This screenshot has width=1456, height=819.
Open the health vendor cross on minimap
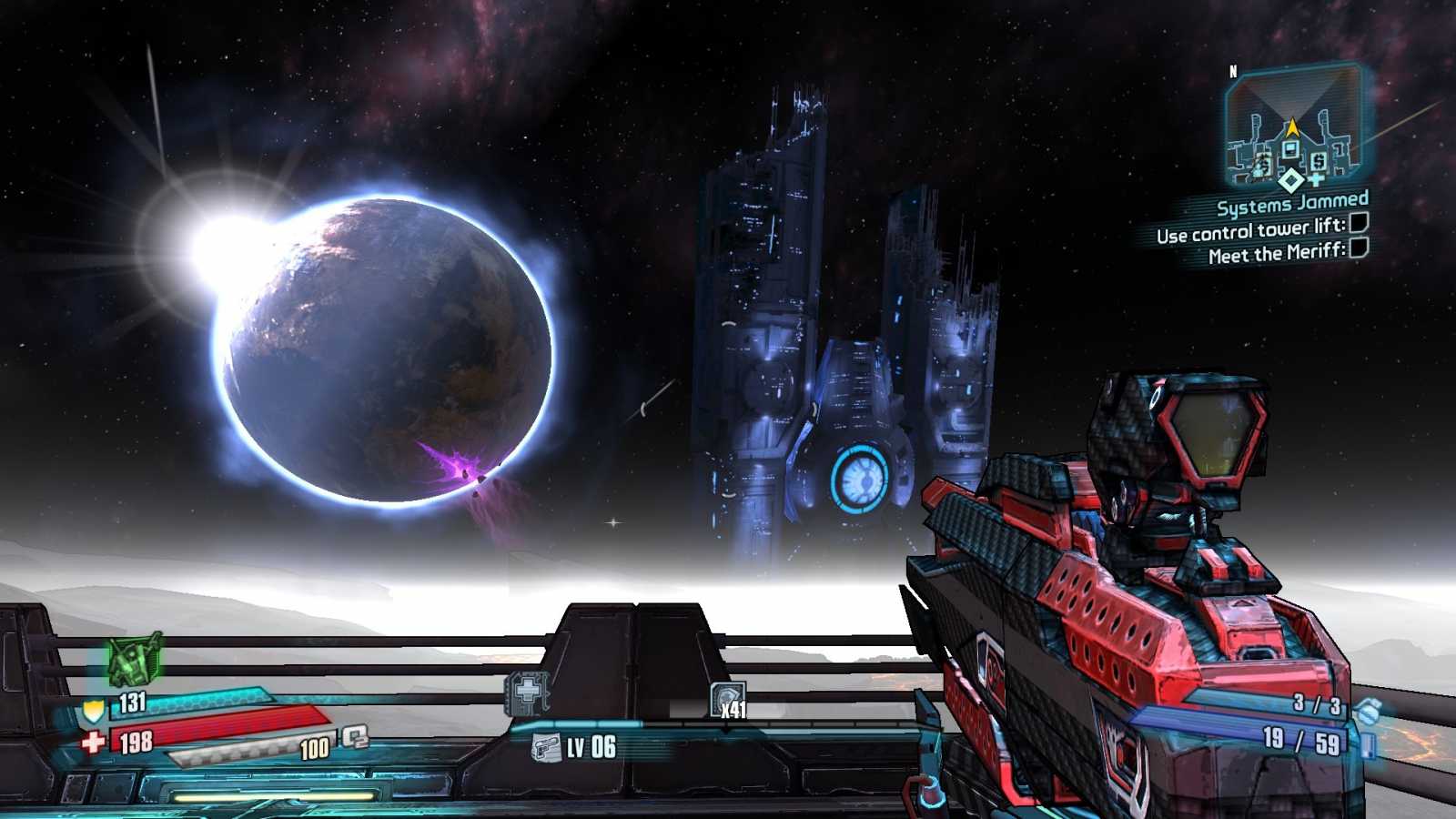pyautogui.click(x=1315, y=179)
